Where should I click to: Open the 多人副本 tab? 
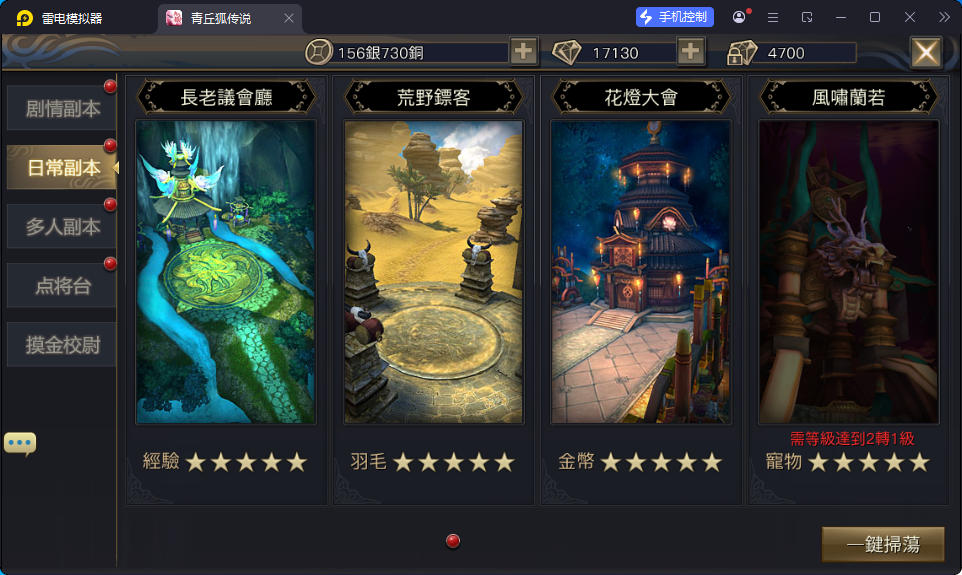pos(62,227)
